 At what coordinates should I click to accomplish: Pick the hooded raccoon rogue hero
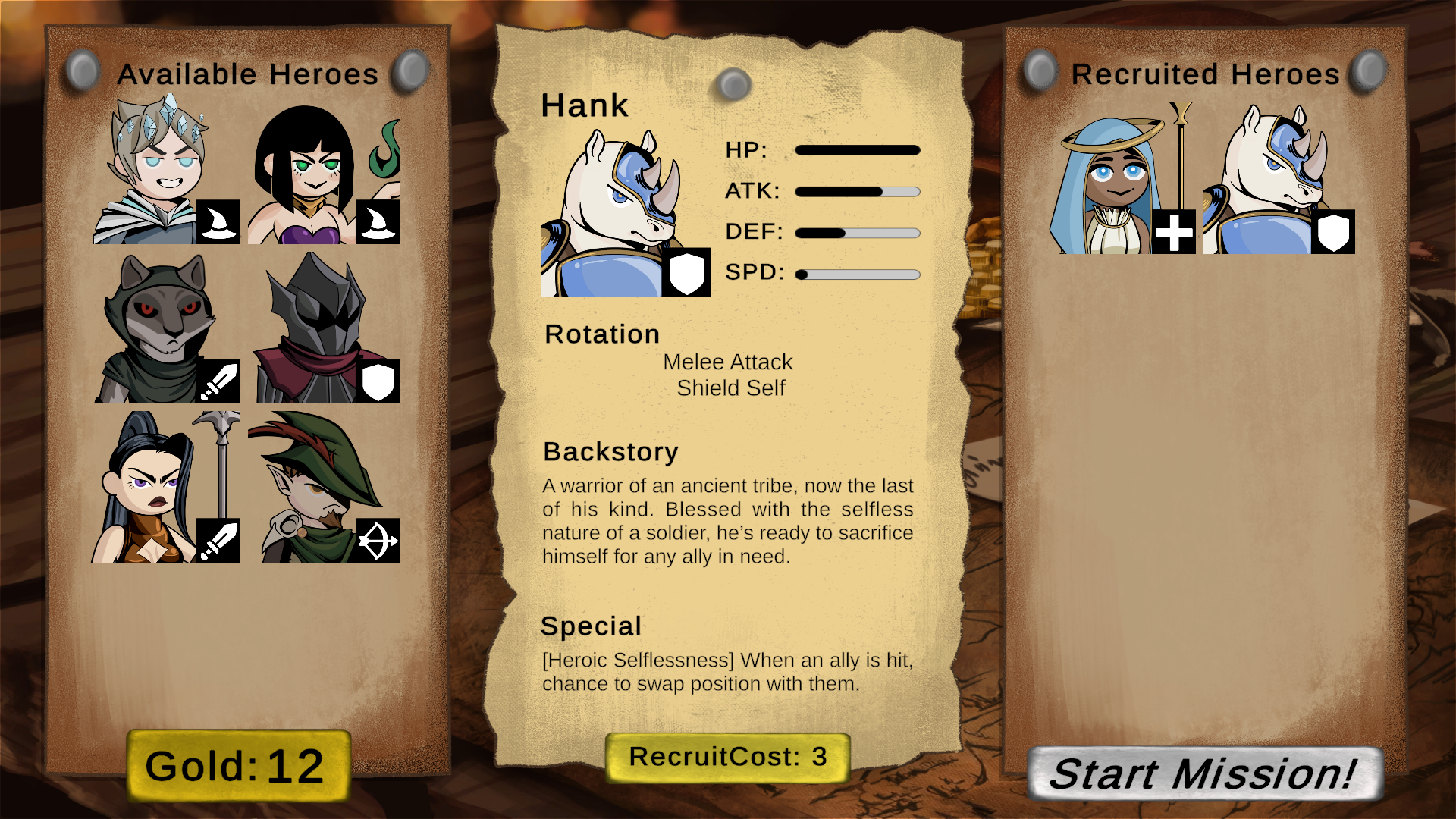click(x=166, y=329)
